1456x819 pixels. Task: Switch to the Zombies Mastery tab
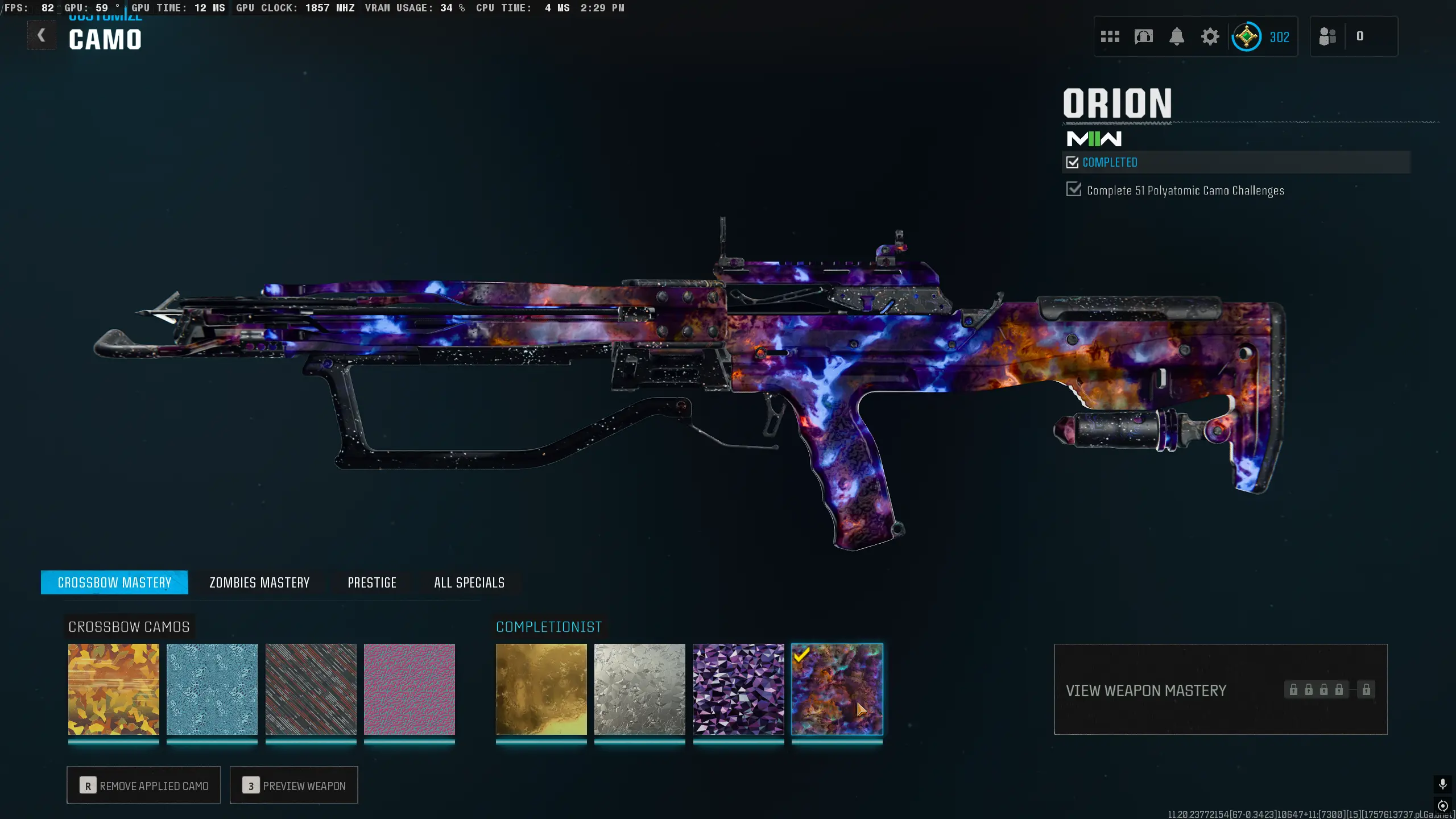pos(259,582)
